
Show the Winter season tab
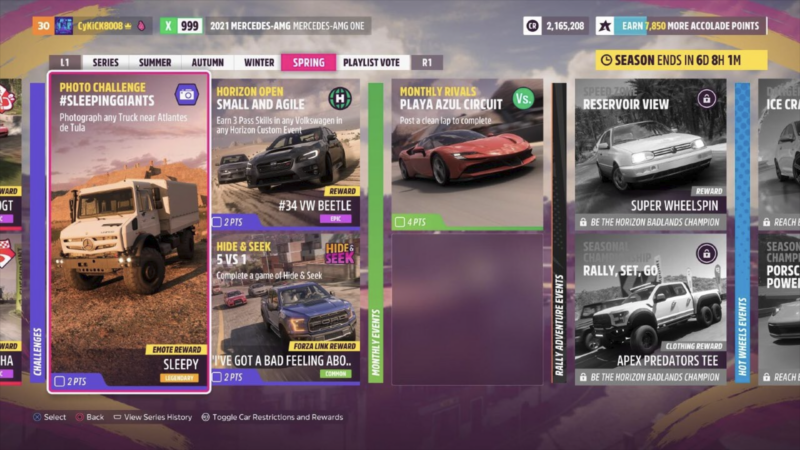(x=259, y=62)
